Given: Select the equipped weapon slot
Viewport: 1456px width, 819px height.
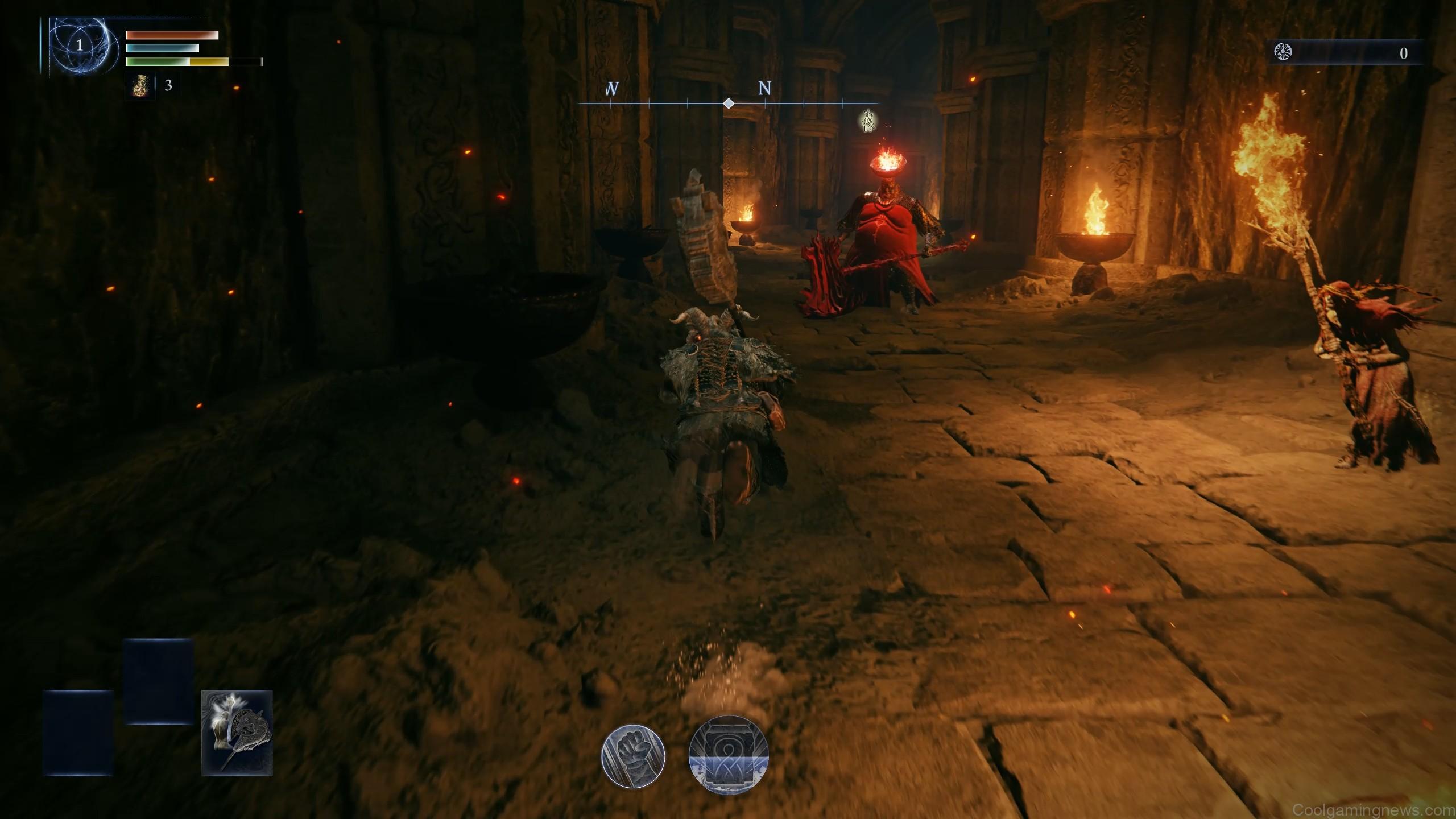Looking at the screenshot, I should tap(237, 733).
